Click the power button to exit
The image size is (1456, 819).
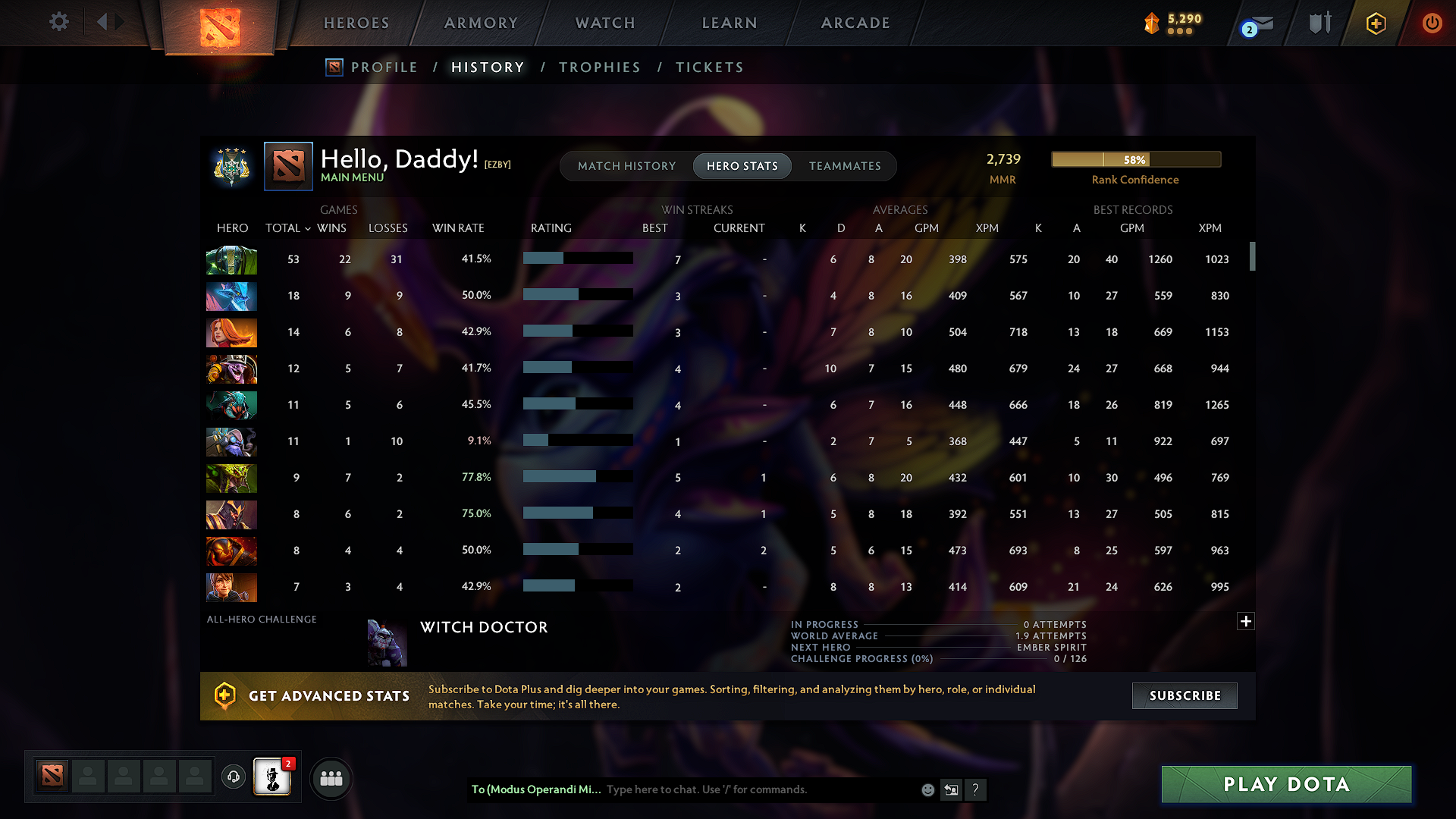pos(1432,23)
